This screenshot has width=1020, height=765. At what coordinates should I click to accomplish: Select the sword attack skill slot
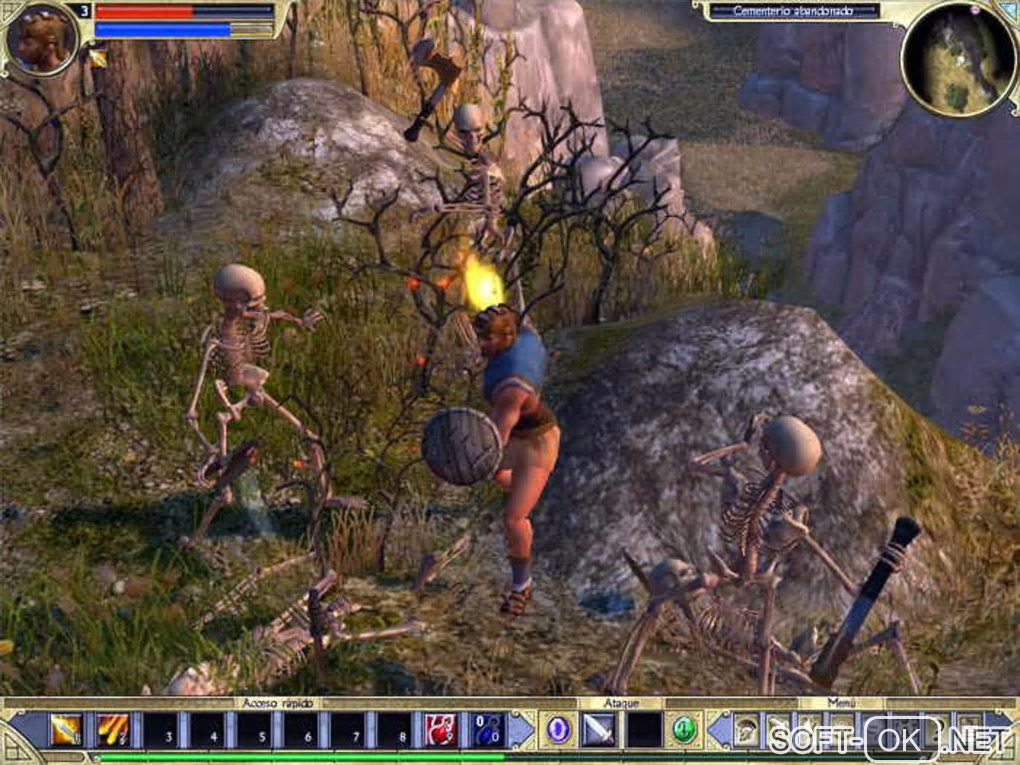(x=599, y=730)
